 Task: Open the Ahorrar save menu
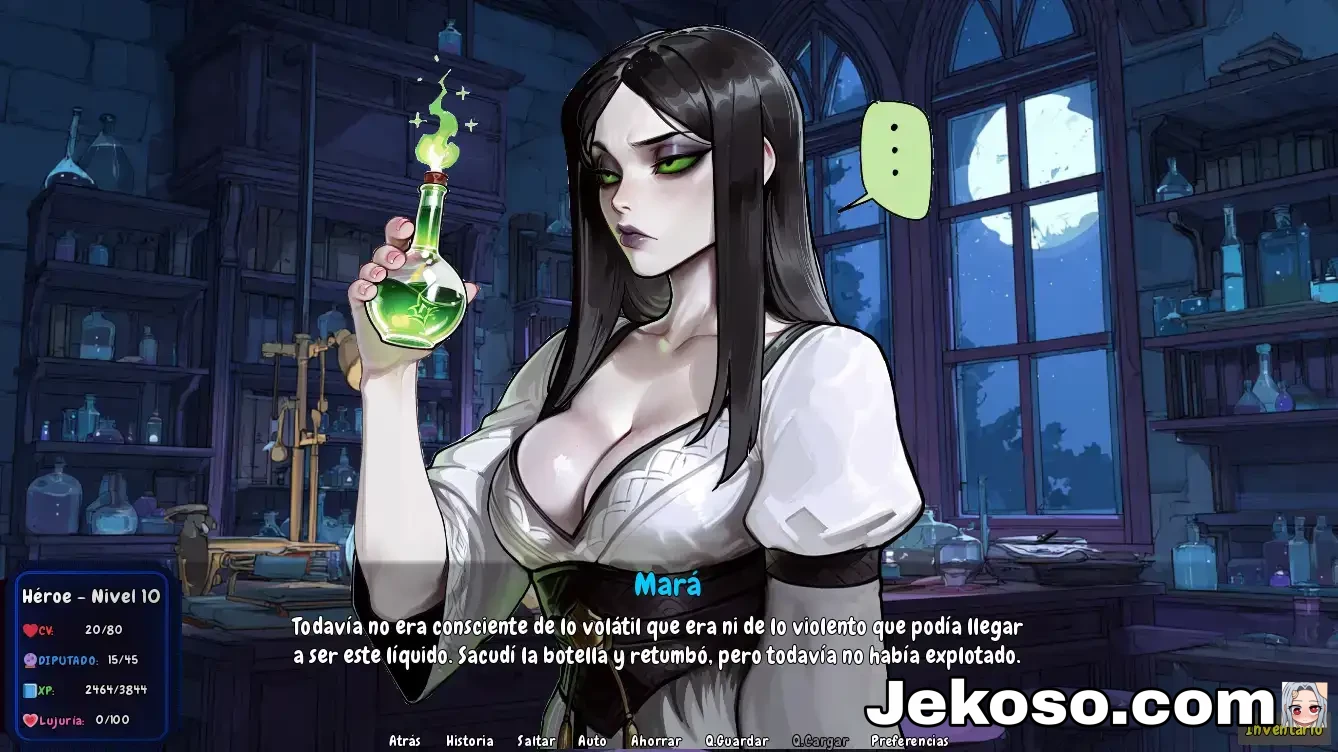pyautogui.click(x=656, y=741)
